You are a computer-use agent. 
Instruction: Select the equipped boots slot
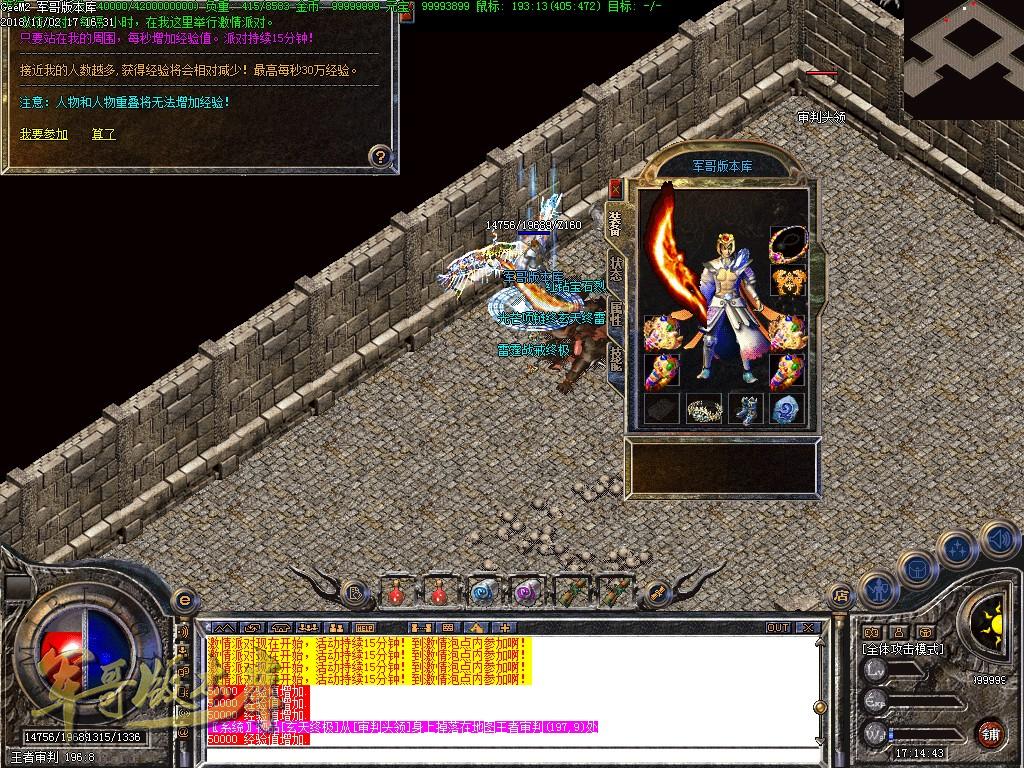(746, 408)
